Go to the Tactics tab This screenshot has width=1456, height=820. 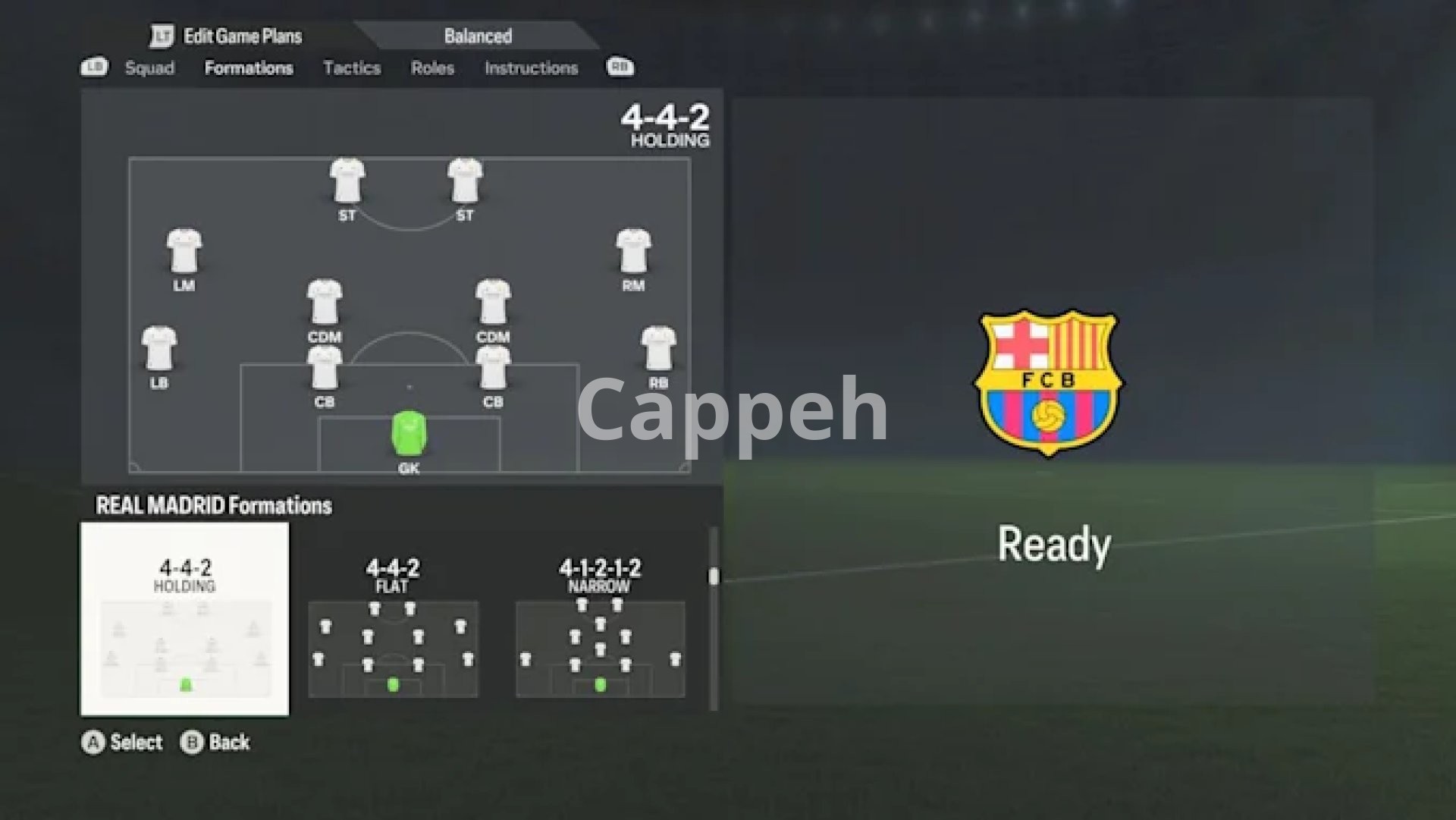352,68
